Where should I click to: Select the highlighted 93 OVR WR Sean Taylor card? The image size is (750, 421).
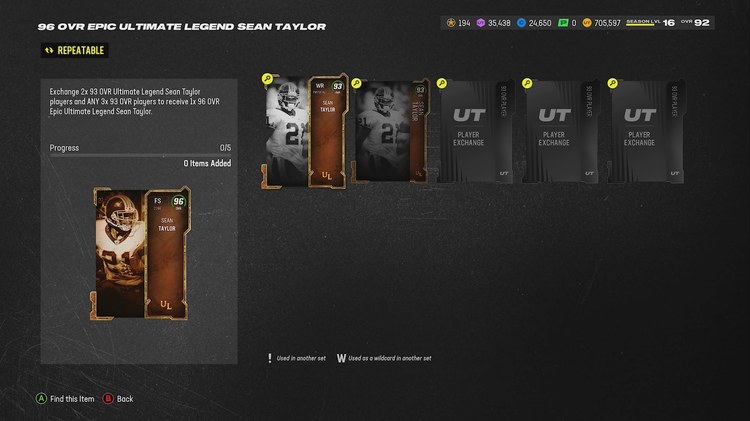coord(304,131)
